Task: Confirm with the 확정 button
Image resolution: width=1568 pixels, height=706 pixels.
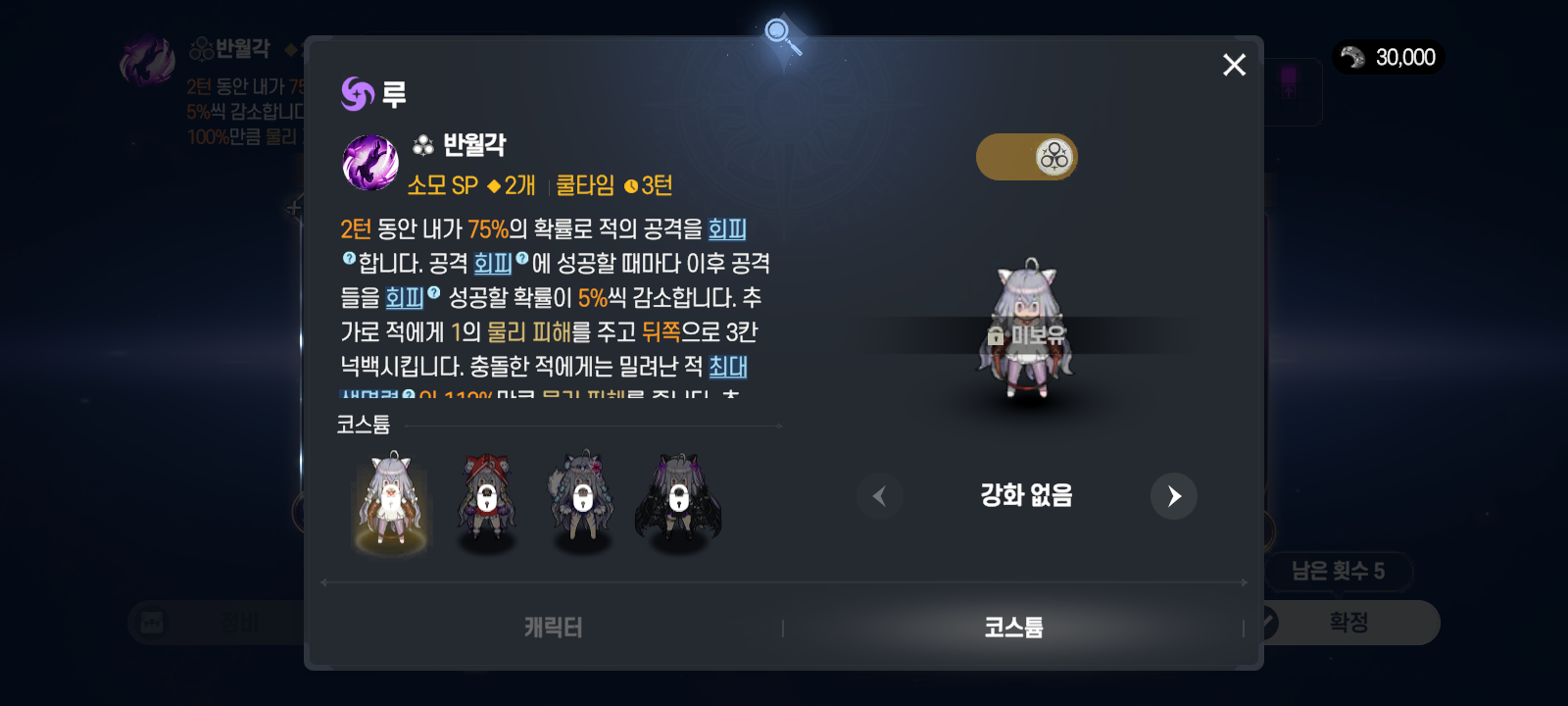Action: (1348, 623)
